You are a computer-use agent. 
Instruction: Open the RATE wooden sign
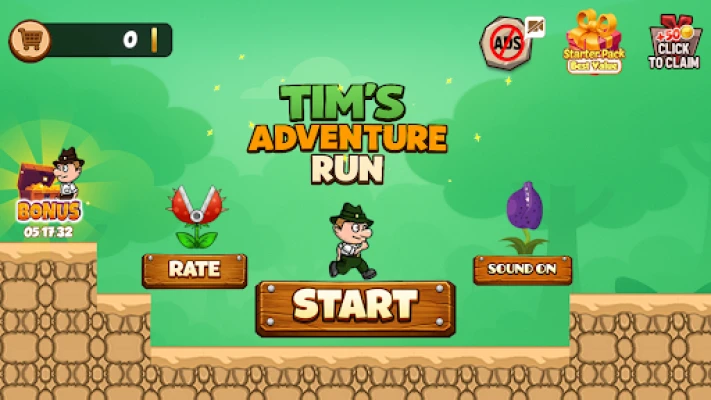(x=194, y=269)
